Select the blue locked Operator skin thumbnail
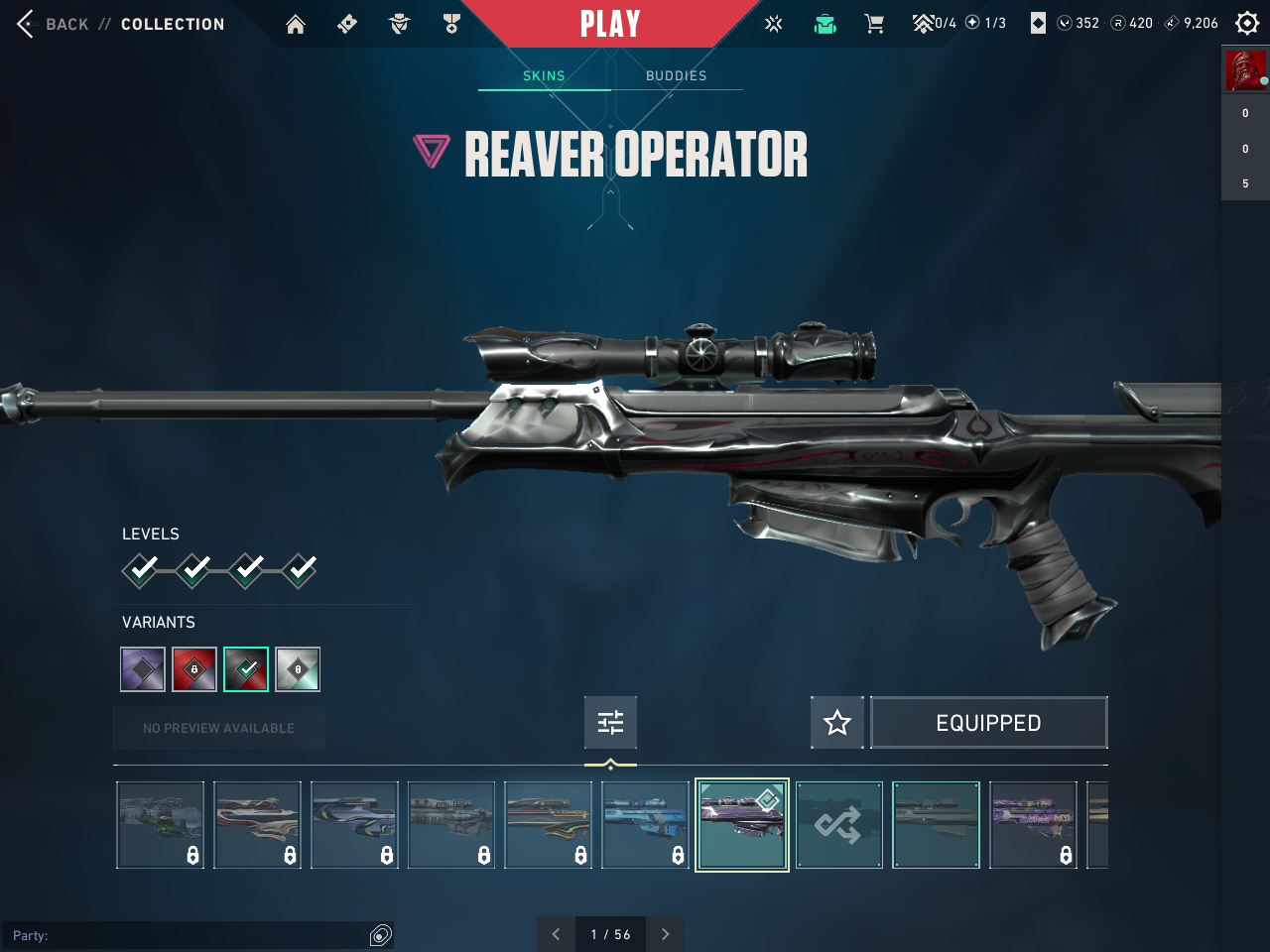The height and width of the screenshot is (952, 1270). point(645,825)
